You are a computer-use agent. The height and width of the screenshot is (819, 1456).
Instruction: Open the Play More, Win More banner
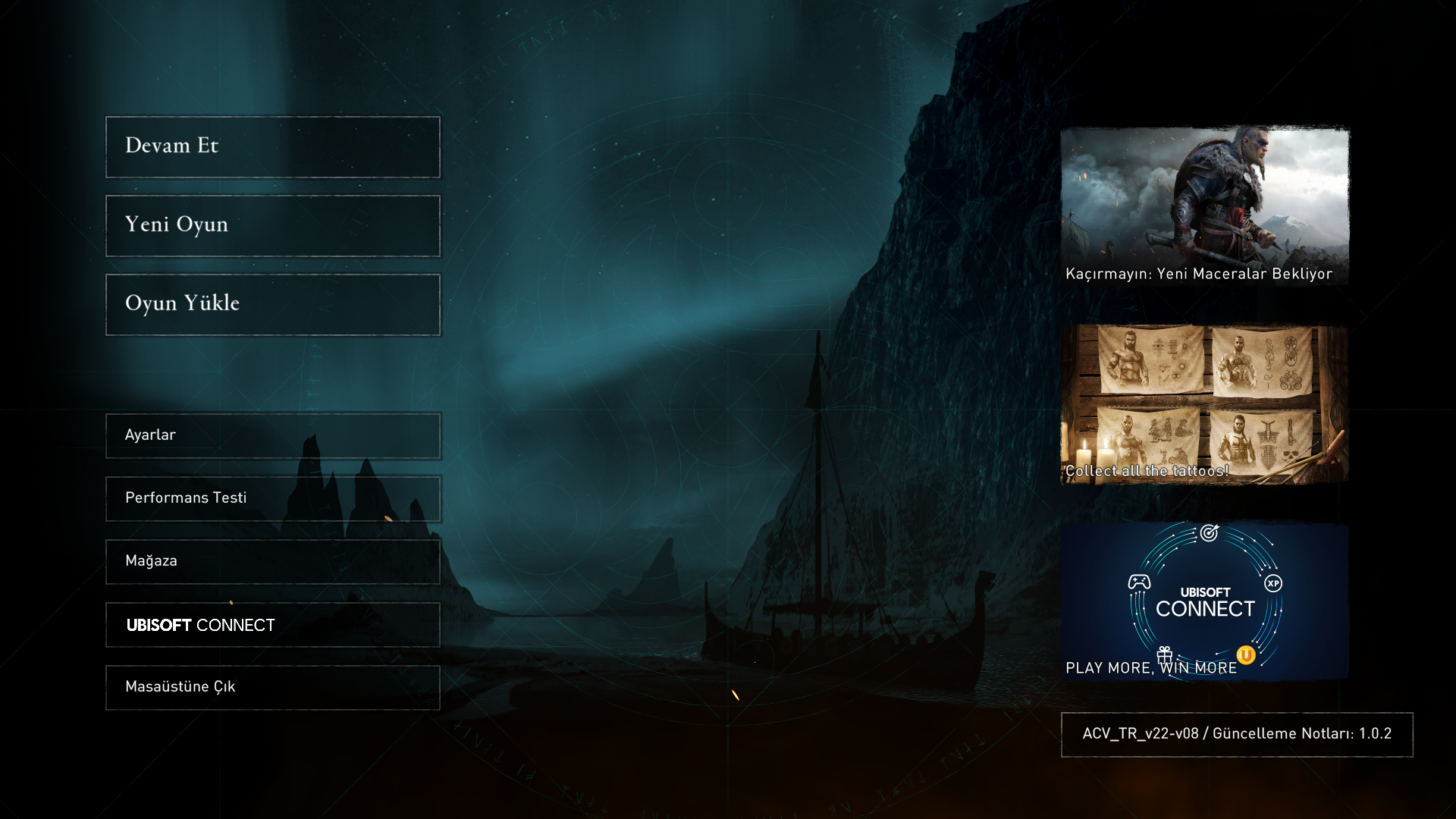click(1204, 601)
